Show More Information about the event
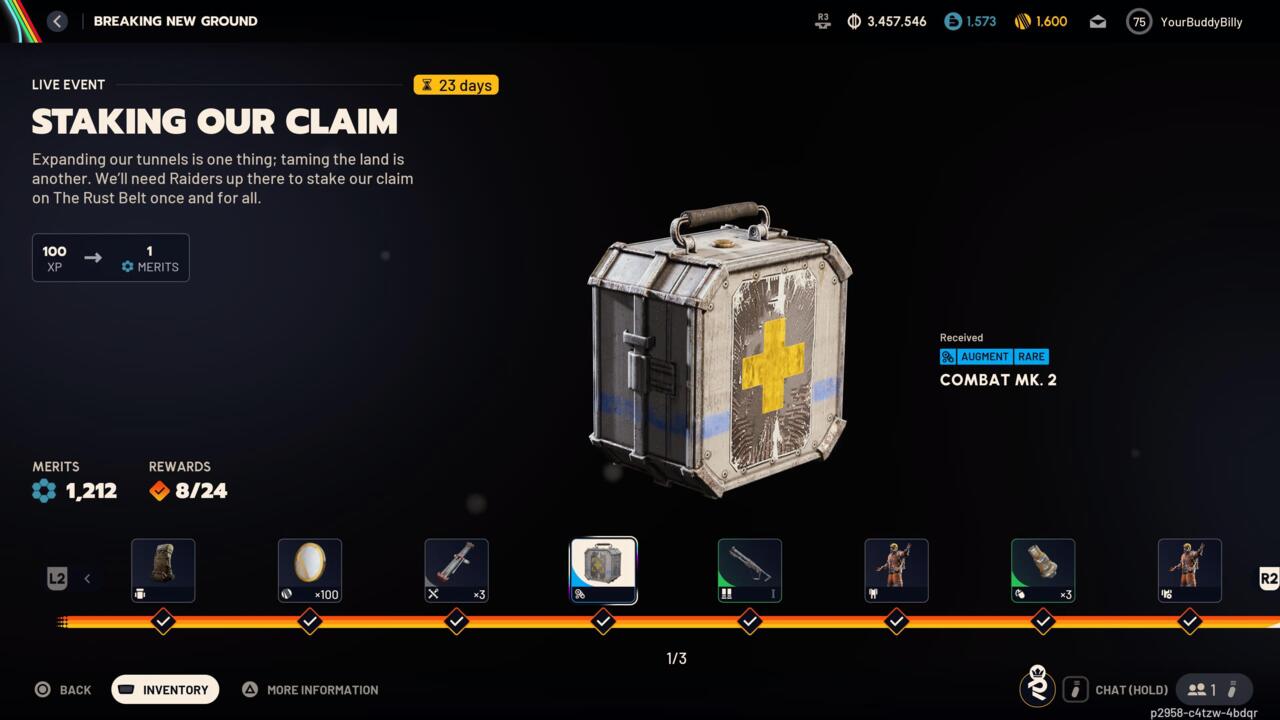This screenshot has width=1280, height=720. [x=310, y=689]
